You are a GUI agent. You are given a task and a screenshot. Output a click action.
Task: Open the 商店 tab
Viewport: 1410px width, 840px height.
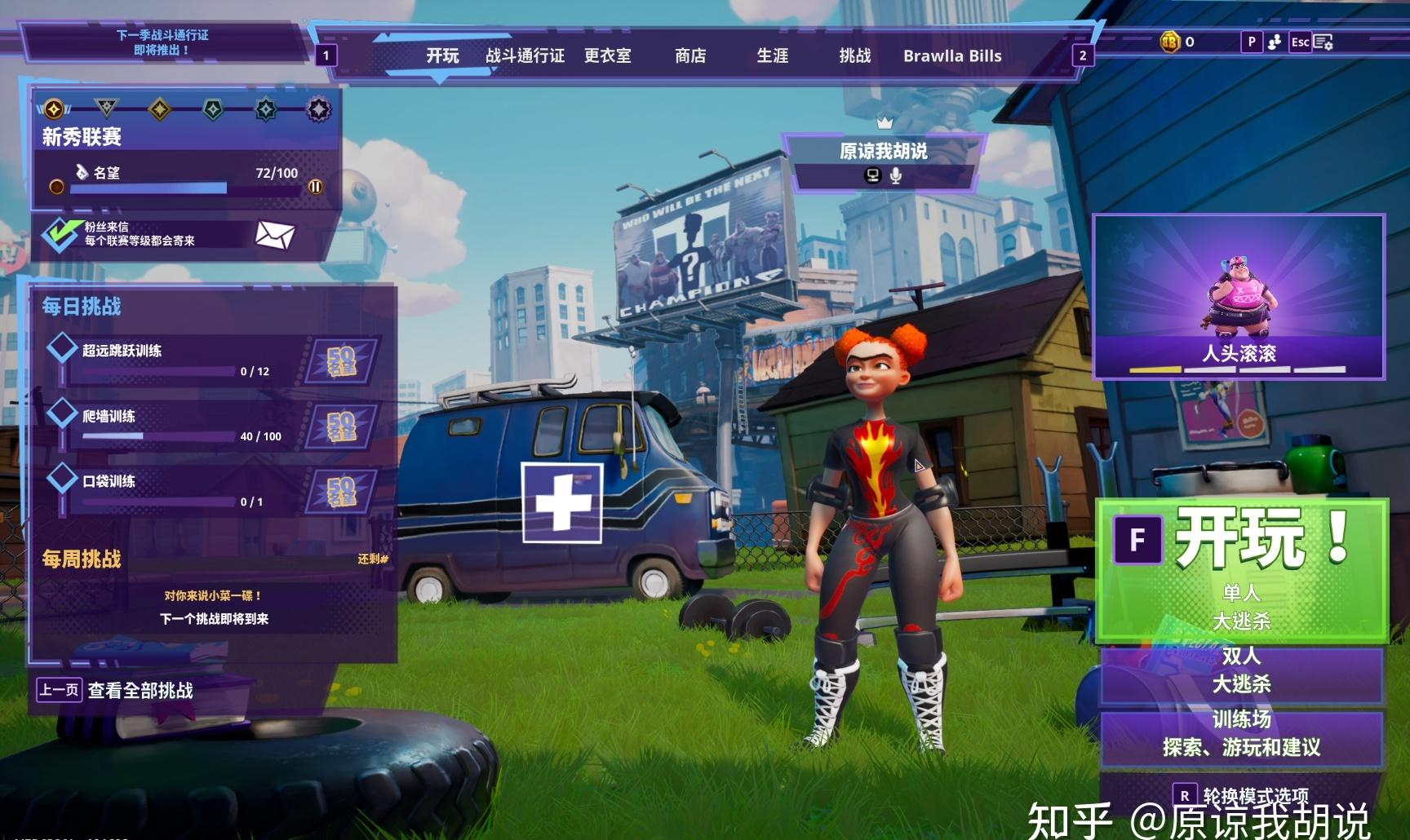pos(690,55)
